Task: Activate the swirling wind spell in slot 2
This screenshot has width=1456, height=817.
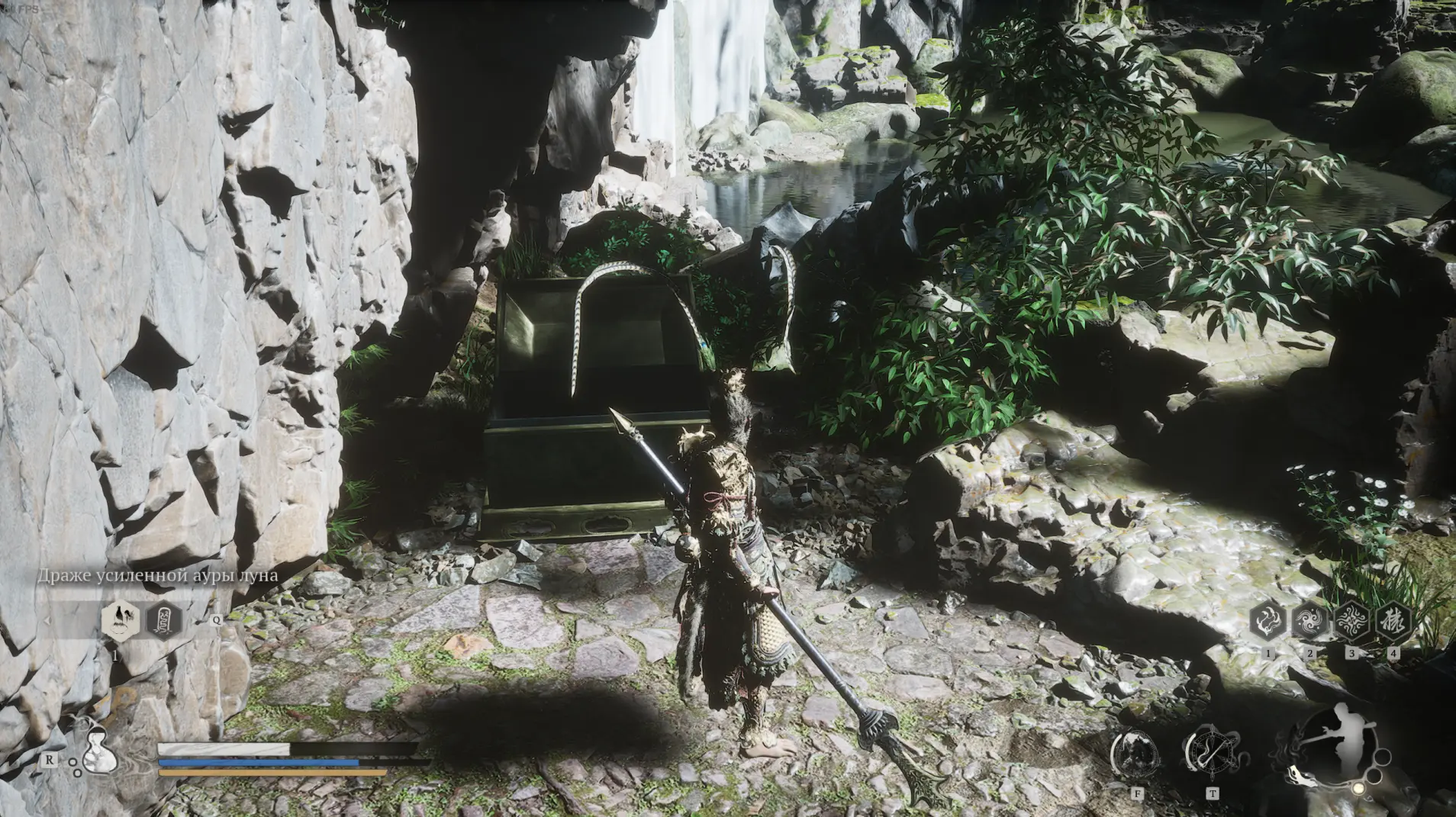Action: point(1310,622)
